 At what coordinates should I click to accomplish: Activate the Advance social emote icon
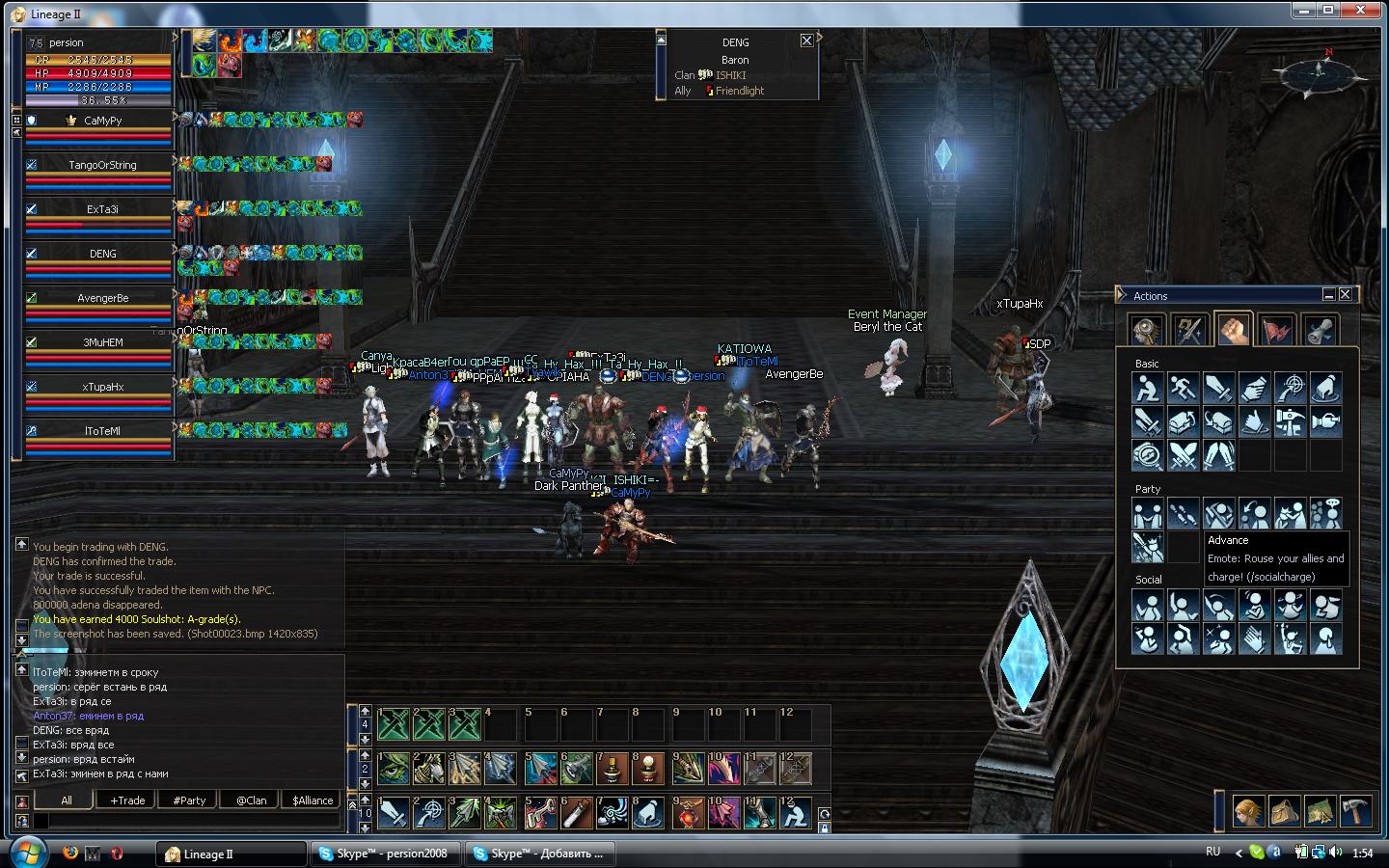coord(1147,547)
